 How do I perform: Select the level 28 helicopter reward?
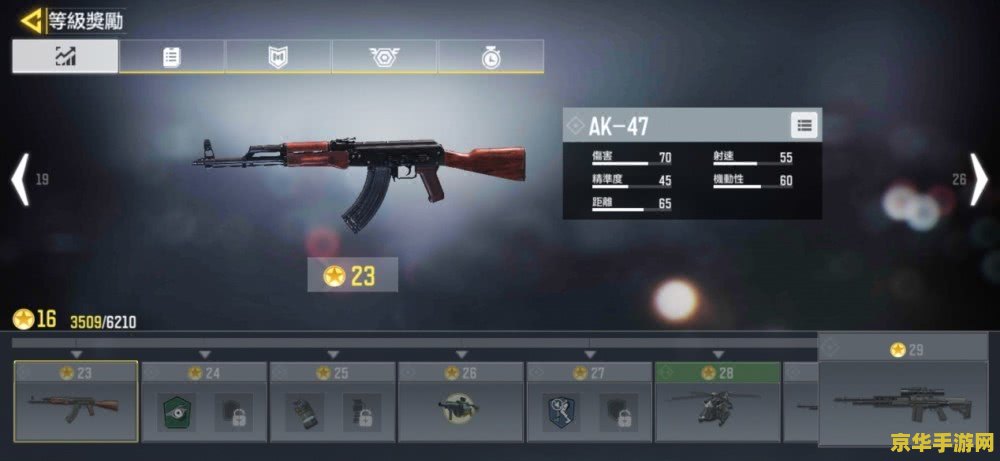pos(718,402)
